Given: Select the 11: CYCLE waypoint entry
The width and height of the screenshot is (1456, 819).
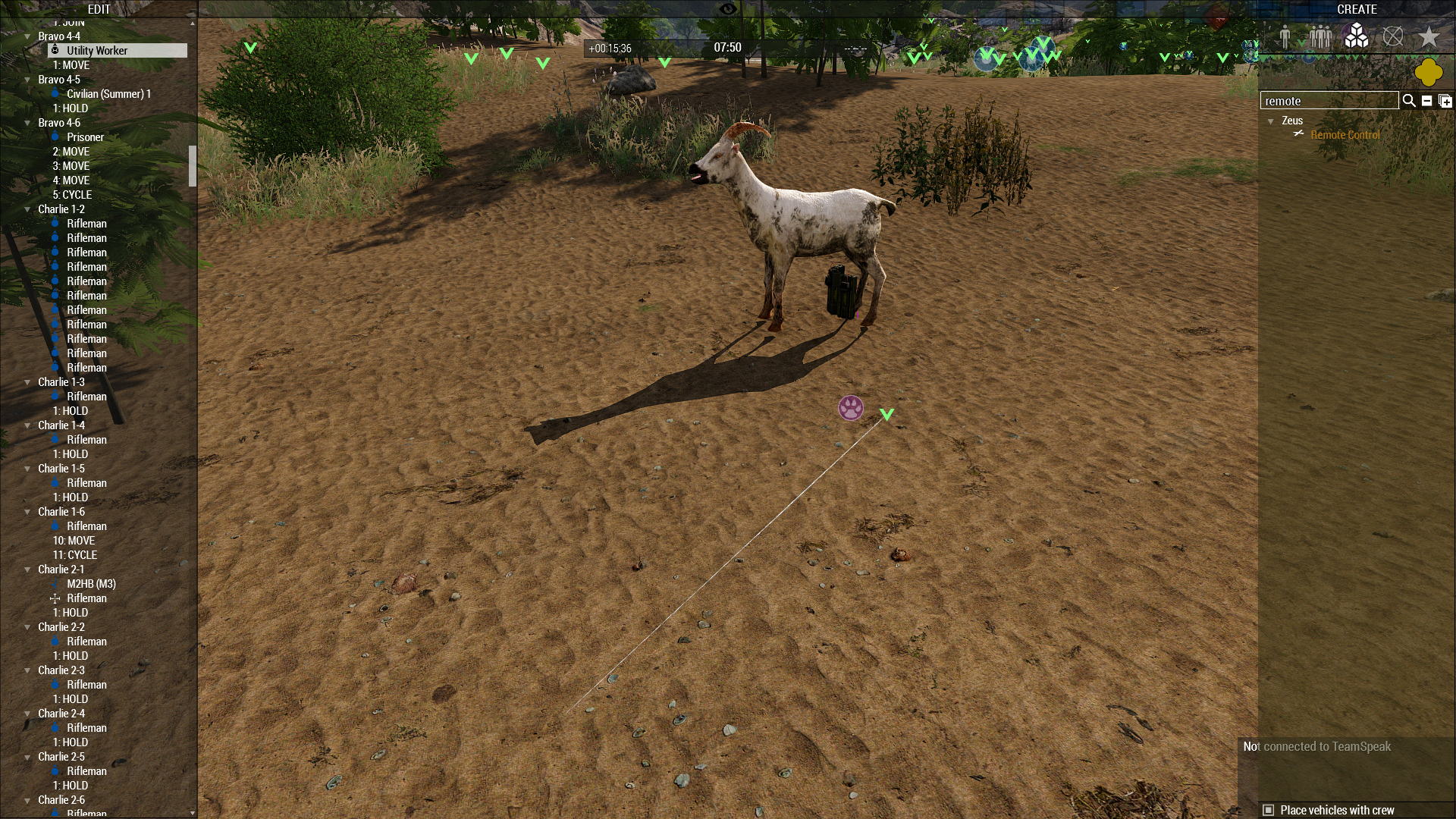Looking at the screenshot, I should pyautogui.click(x=75, y=555).
